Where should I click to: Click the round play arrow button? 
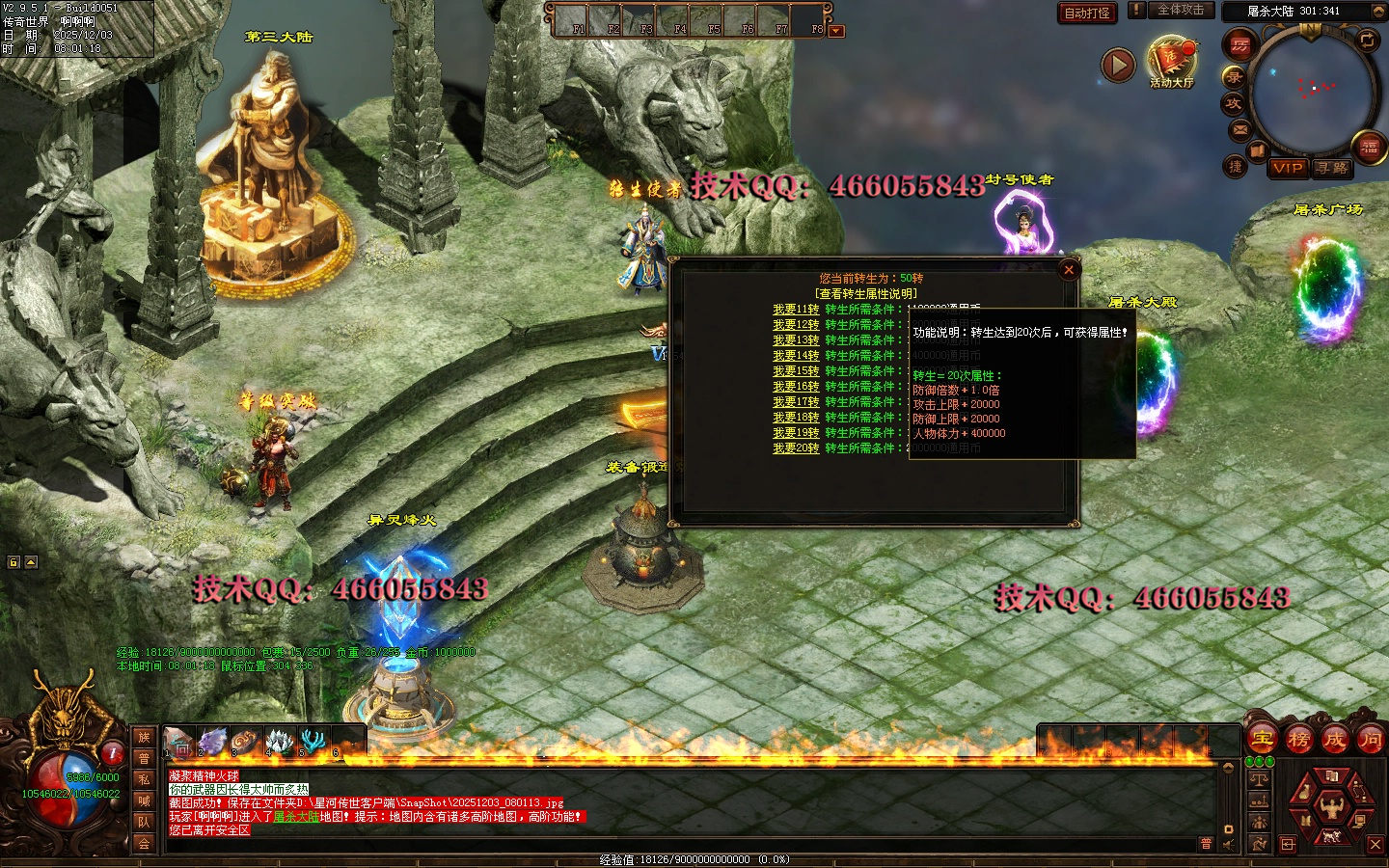pyautogui.click(x=1118, y=65)
